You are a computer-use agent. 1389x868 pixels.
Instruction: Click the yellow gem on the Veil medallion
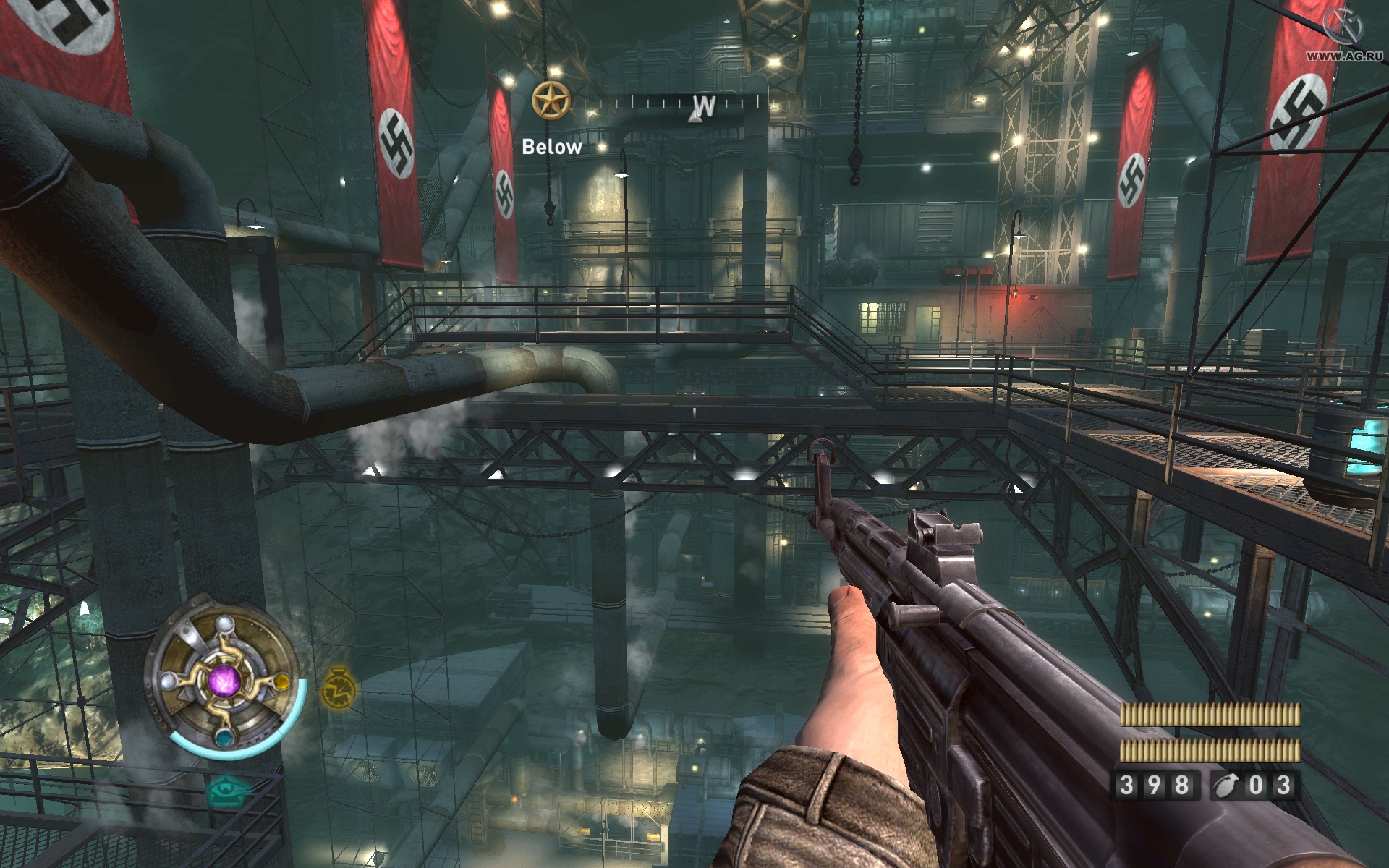tap(281, 682)
